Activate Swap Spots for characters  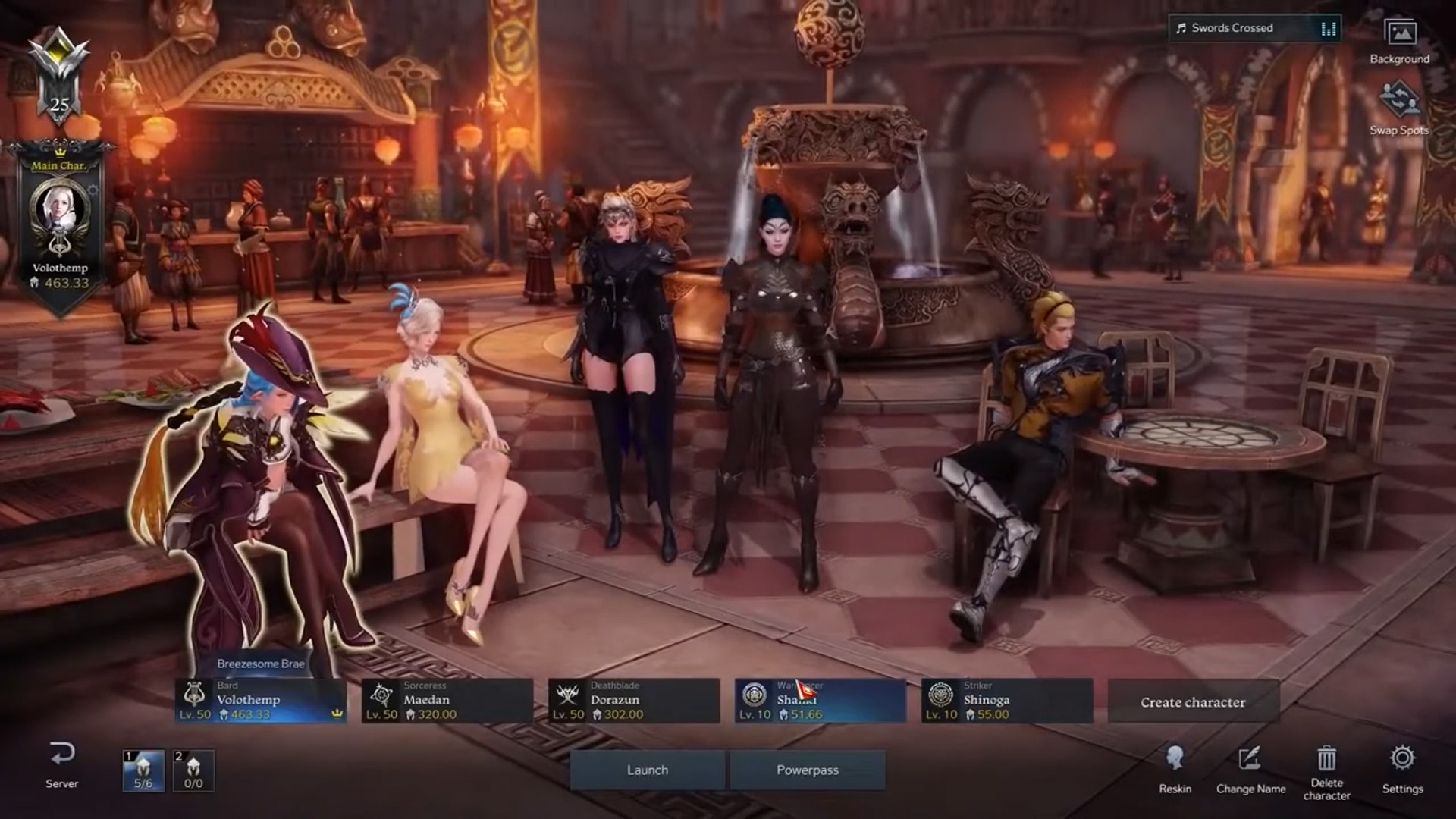click(1398, 108)
